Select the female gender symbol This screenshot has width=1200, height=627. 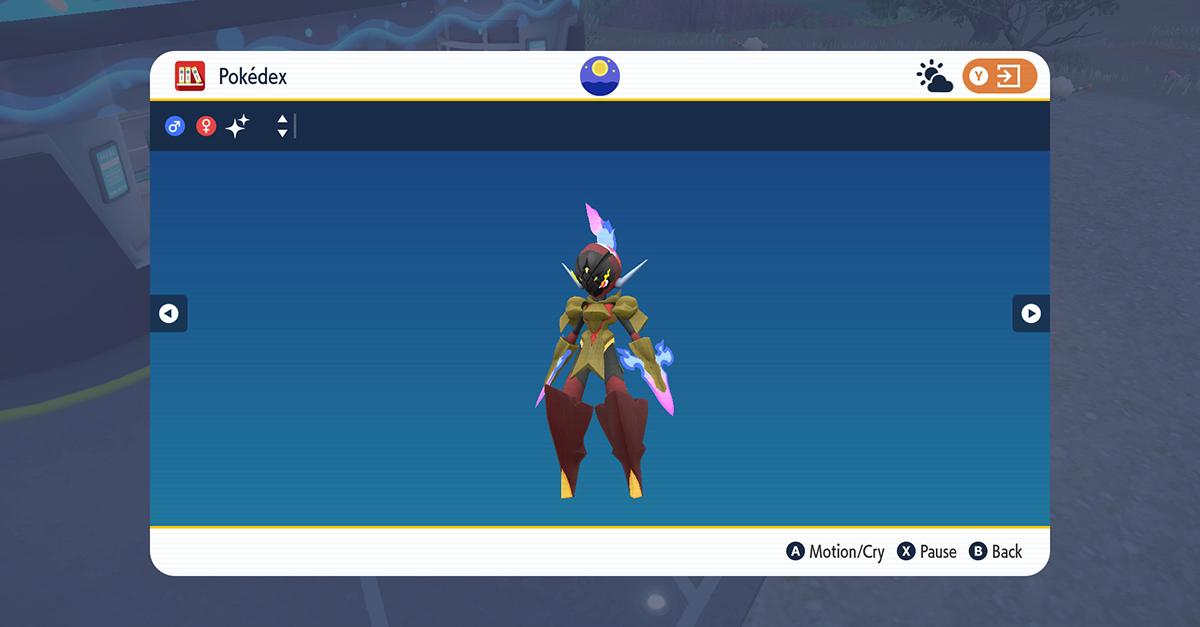click(206, 127)
